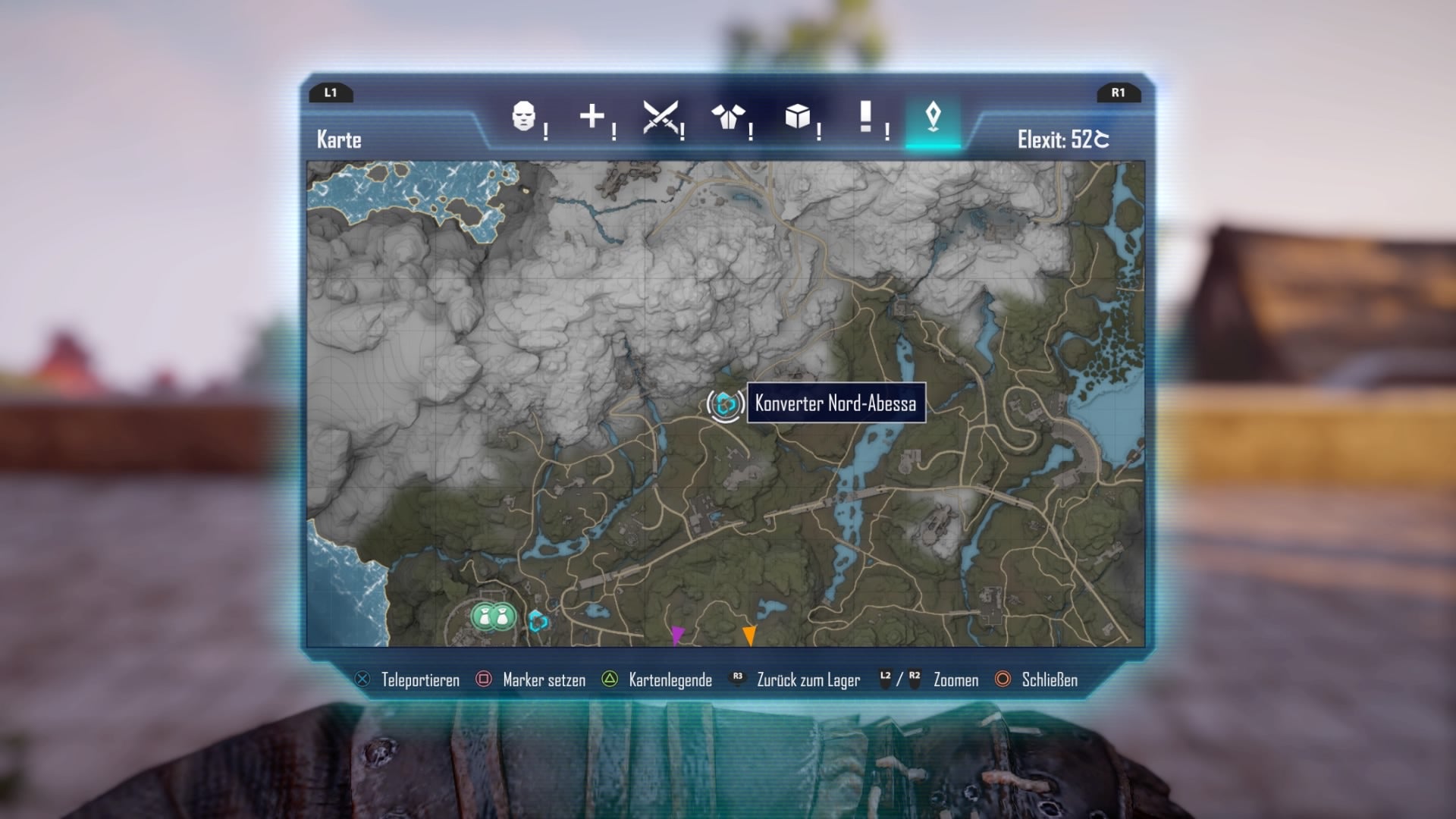The width and height of the screenshot is (1456, 819).
Task: Select the armor equipment tab
Action: pyautogui.click(x=728, y=117)
